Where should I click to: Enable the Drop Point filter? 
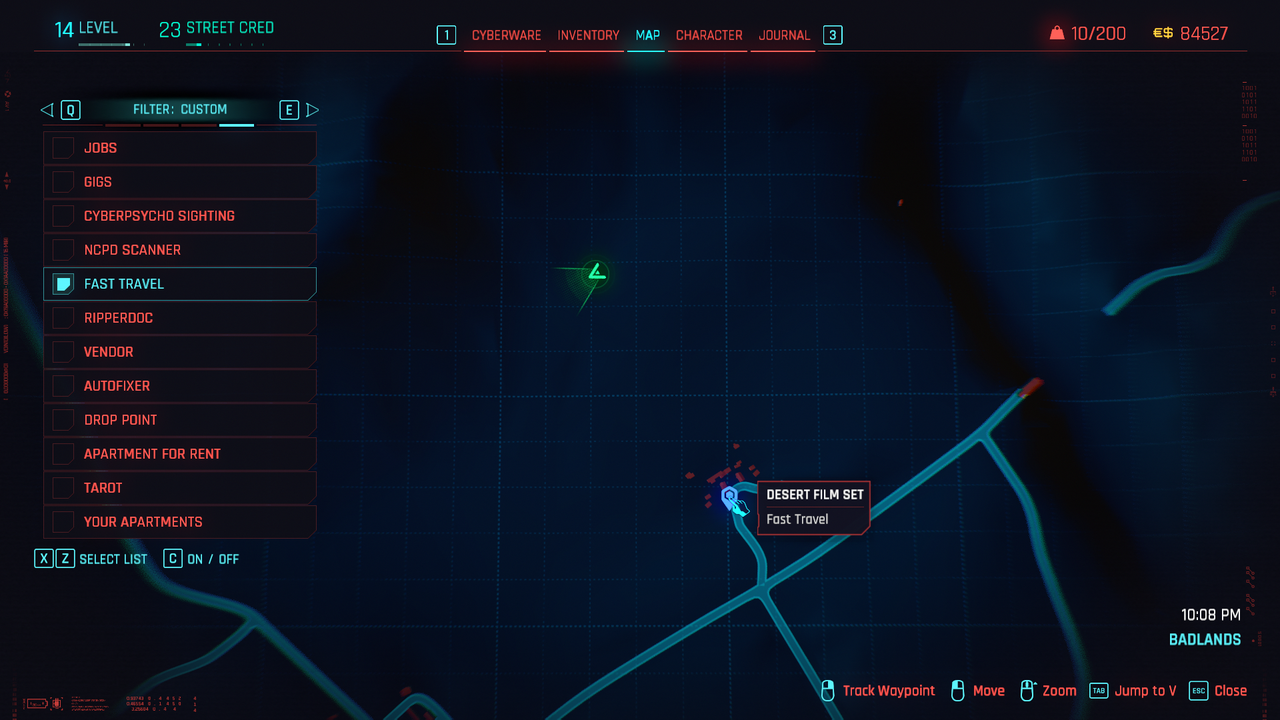[x=64, y=420]
